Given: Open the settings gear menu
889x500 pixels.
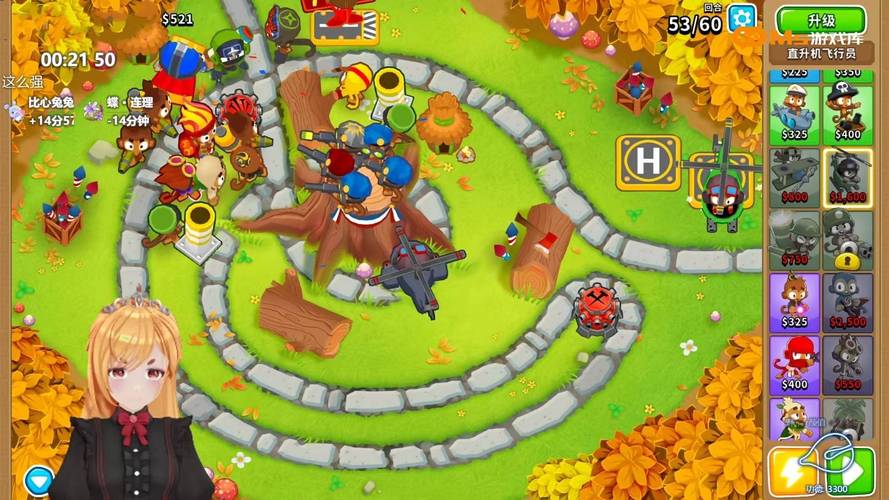Looking at the screenshot, I should point(742,17).
